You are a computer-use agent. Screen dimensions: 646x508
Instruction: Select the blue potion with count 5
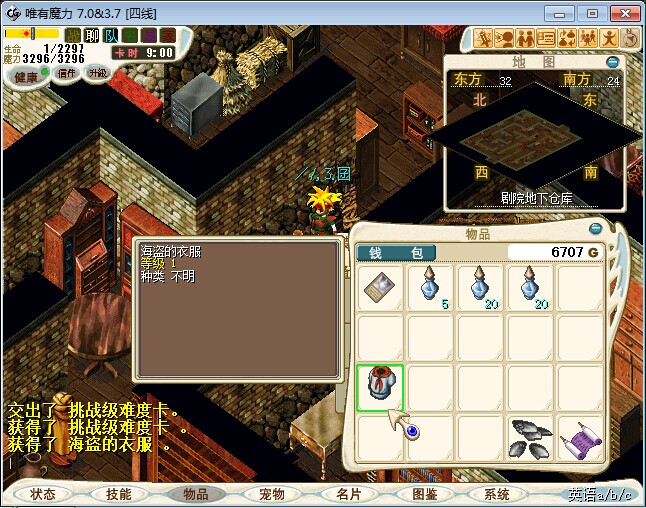(430, 287)
